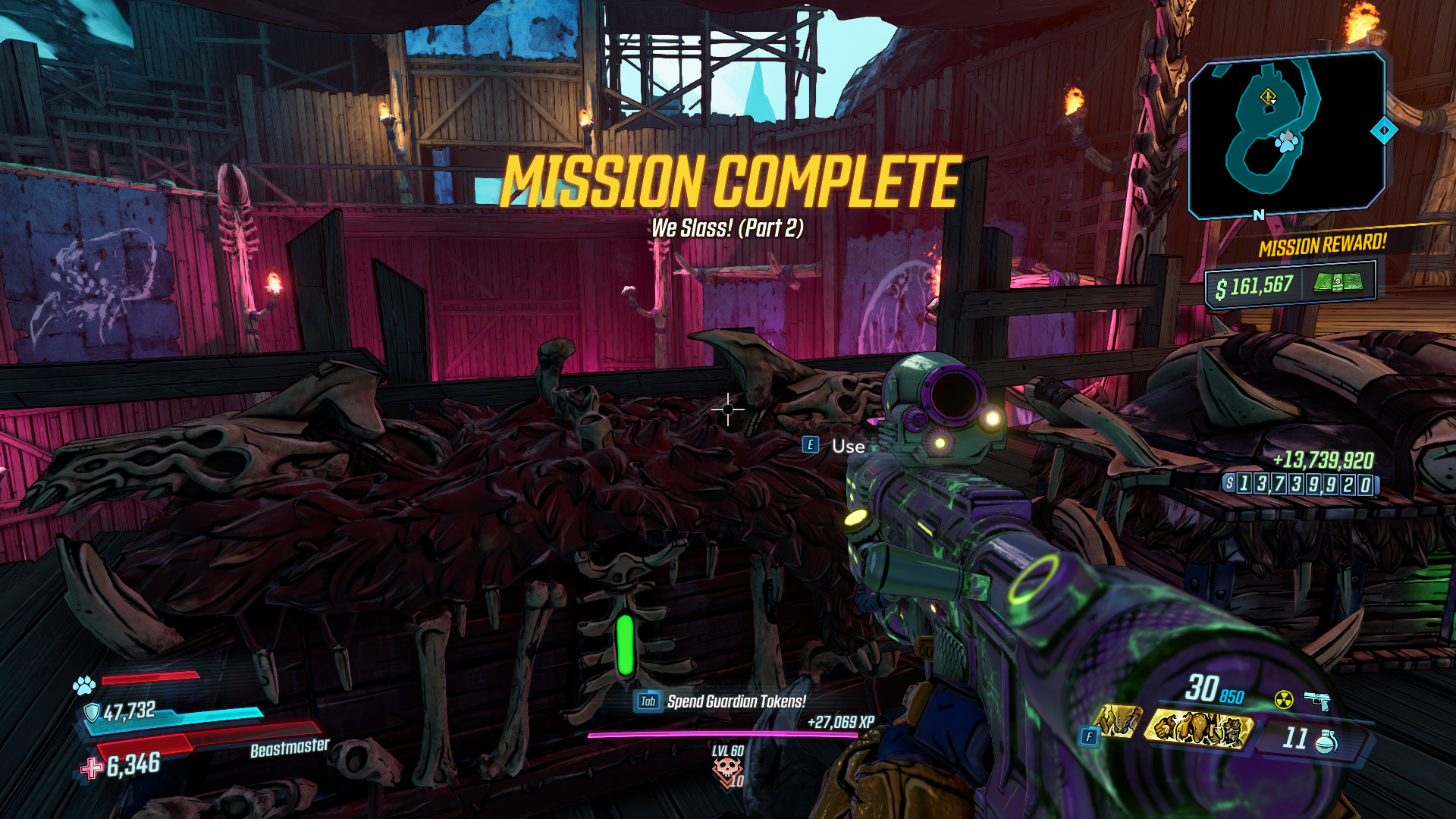
Task: Click the red health cross icon
Action: coord(92,768)
